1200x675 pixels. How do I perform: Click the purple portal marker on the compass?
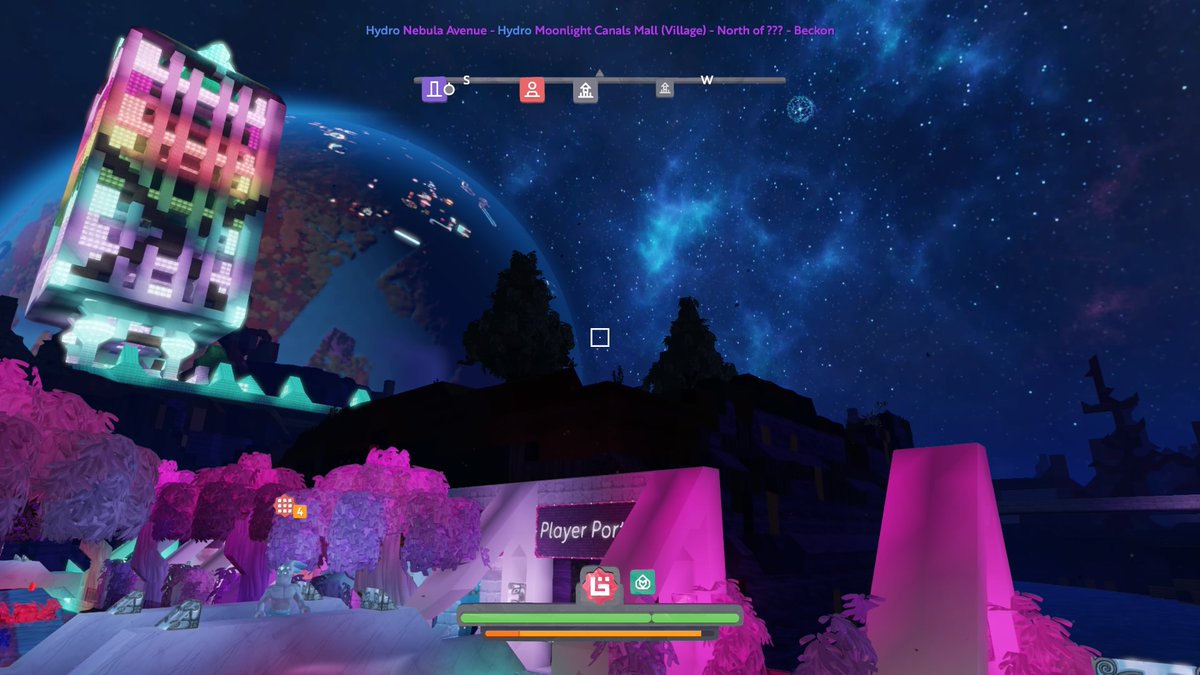pyautogui.click(x=433, y=90)
